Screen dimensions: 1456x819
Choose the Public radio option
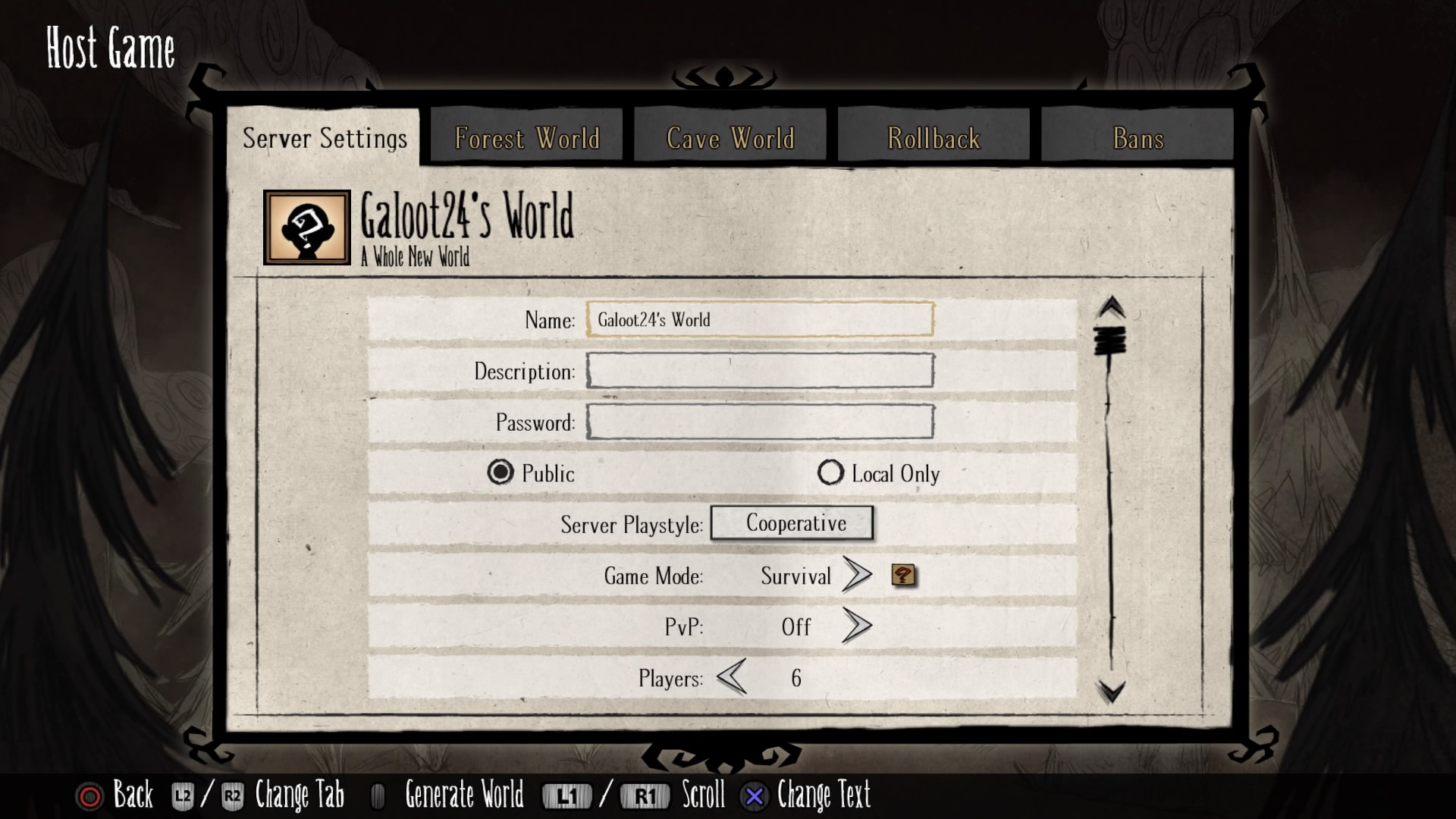pos(500,472)
